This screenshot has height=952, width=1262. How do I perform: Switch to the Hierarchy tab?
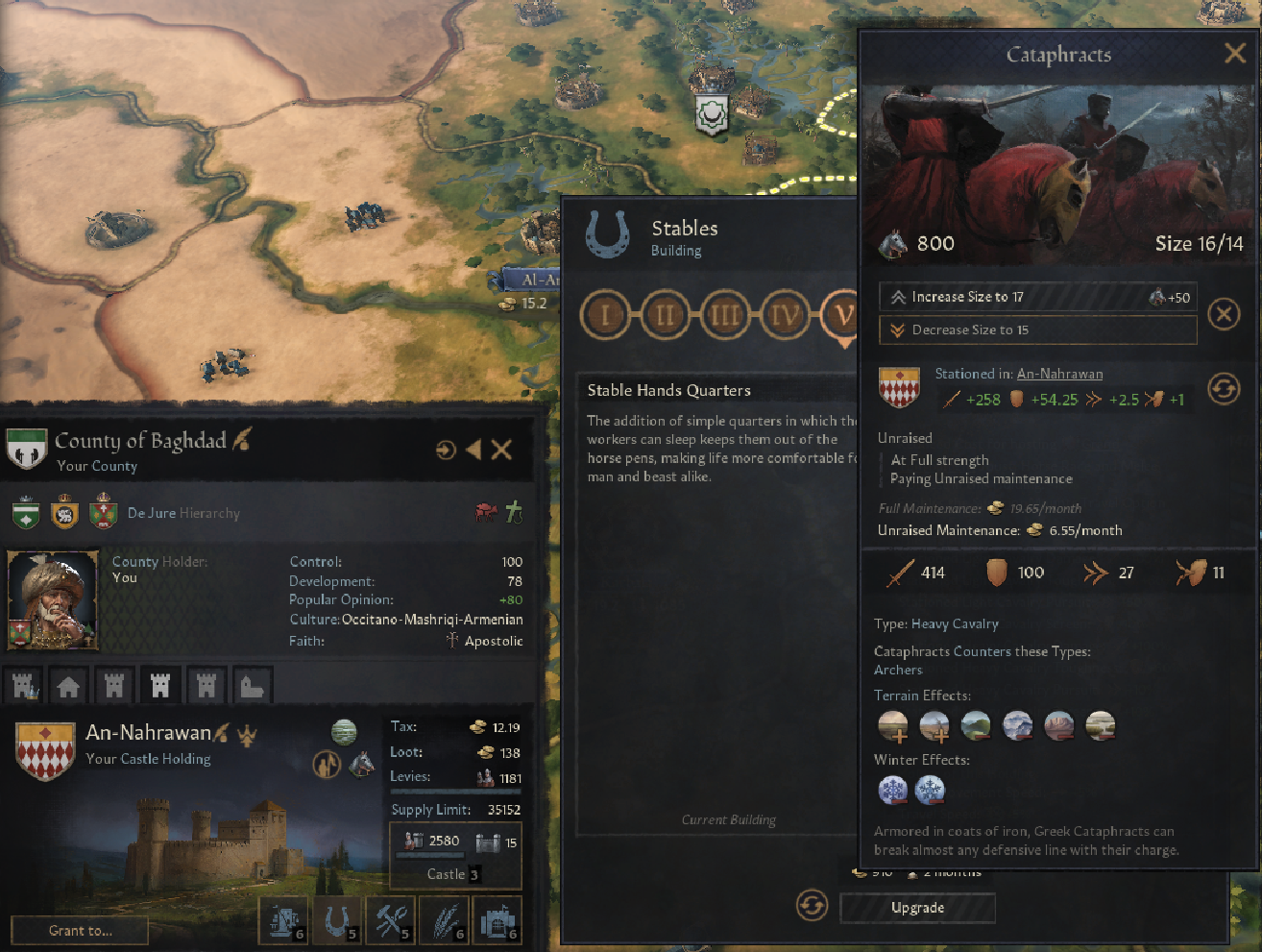pyautogui.click(x=210, y=512)
